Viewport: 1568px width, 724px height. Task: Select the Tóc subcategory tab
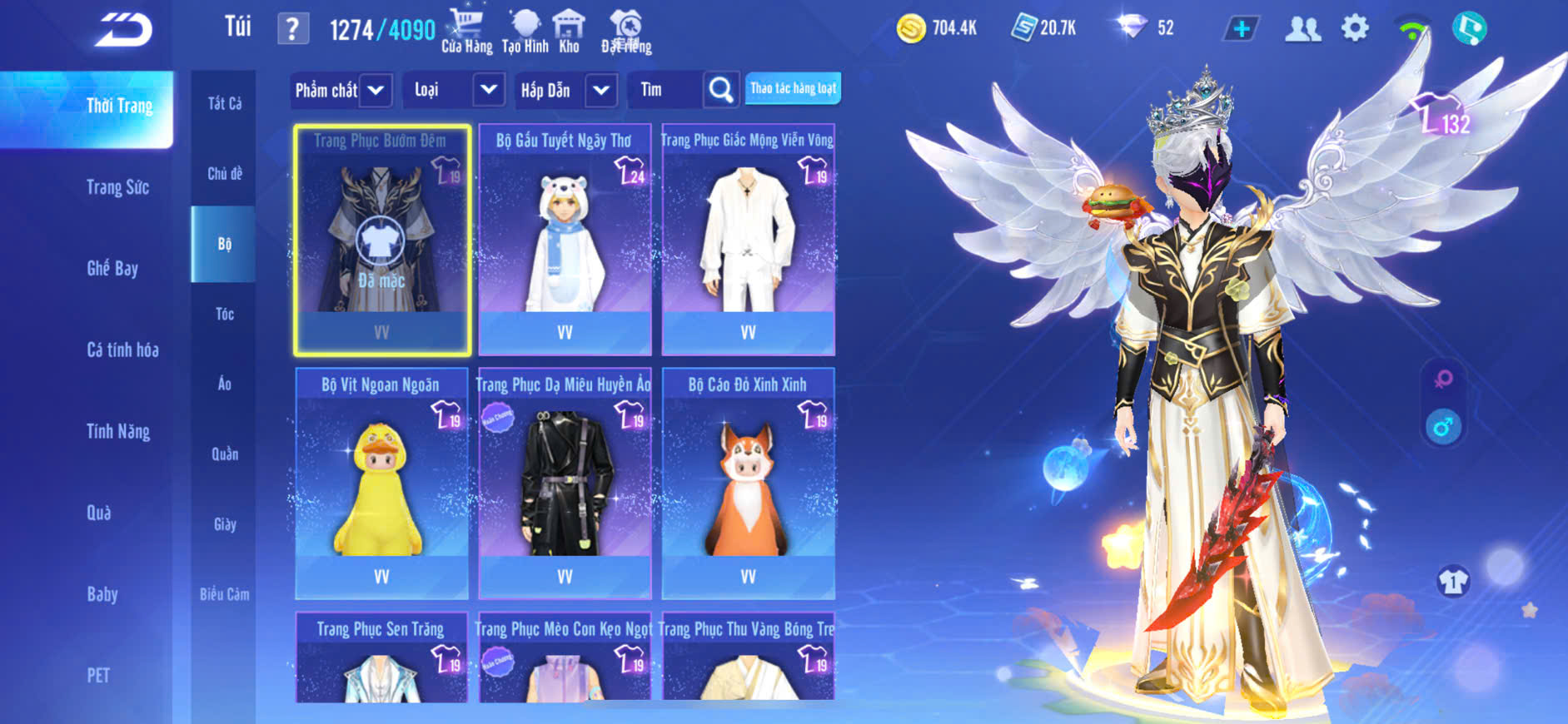point(224,314)
